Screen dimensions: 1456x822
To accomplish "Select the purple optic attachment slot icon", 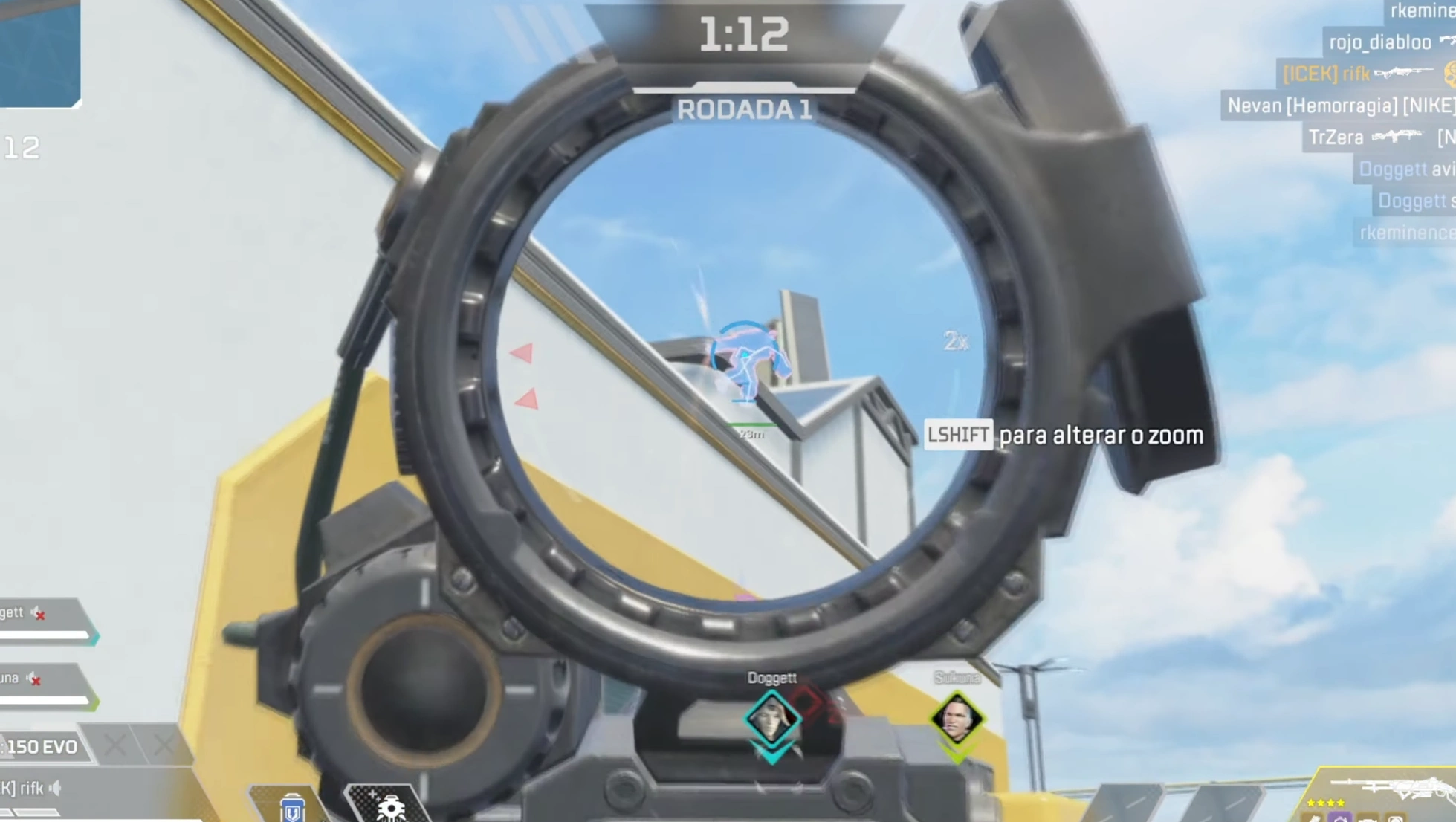I will (x=1339, y=819).
